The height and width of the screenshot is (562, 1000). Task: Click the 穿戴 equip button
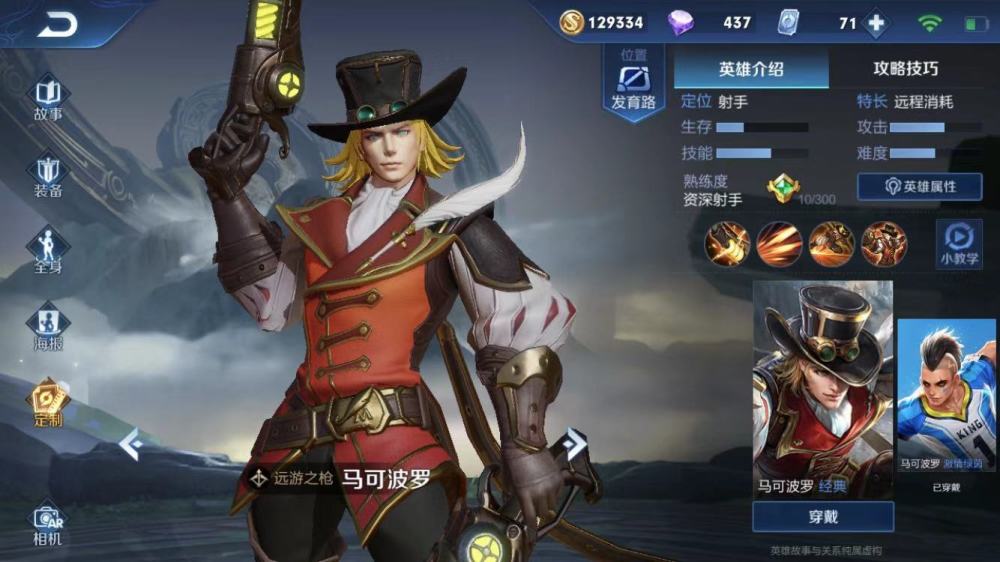click(822, 517)
